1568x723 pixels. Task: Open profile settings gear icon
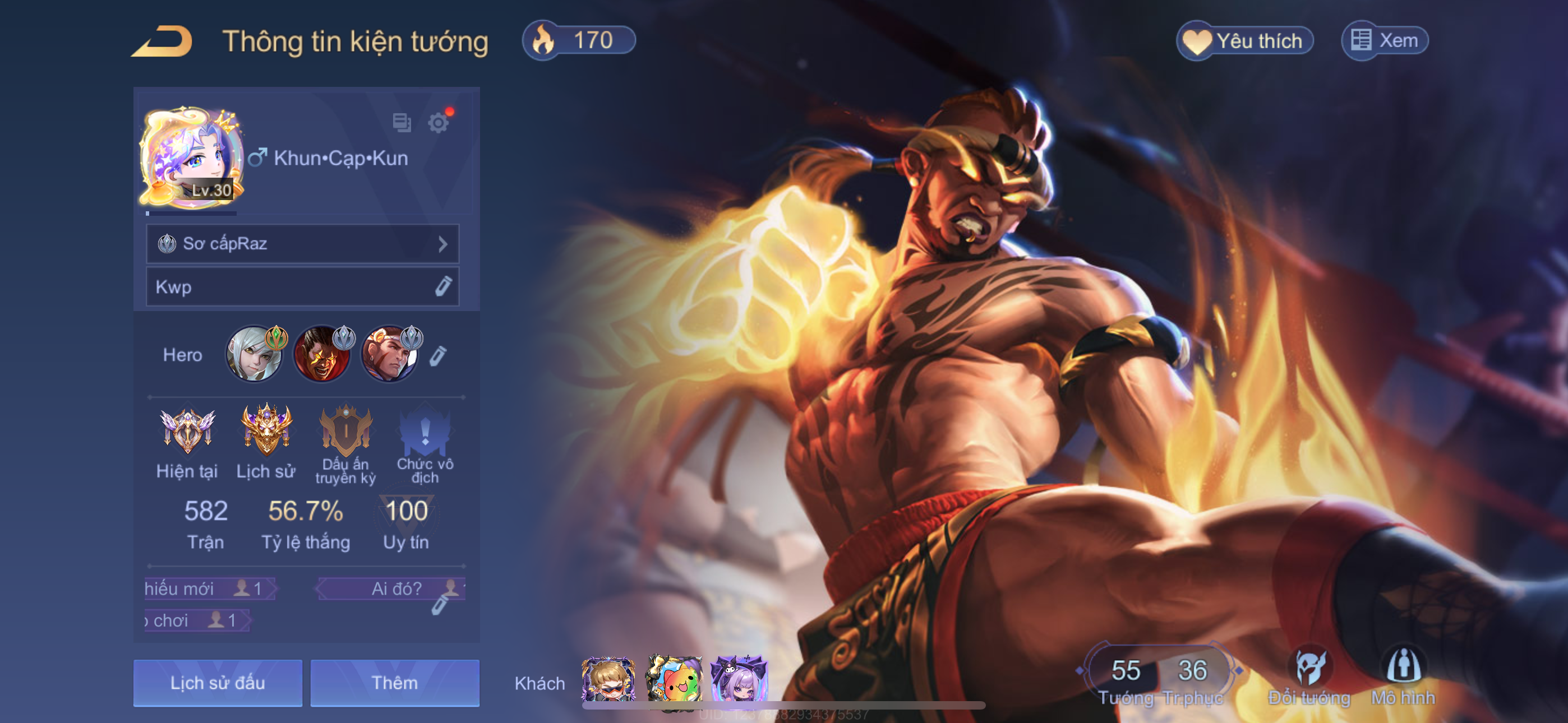(438, 122)
